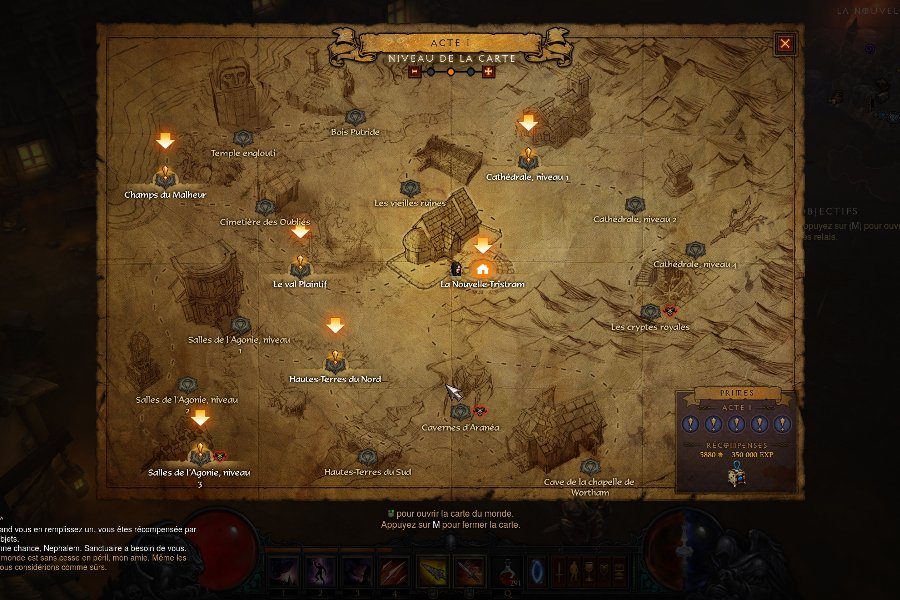Select the Les cryptes royales waypoint
Viewport: 900px width, 600px height.
(650, 311)
